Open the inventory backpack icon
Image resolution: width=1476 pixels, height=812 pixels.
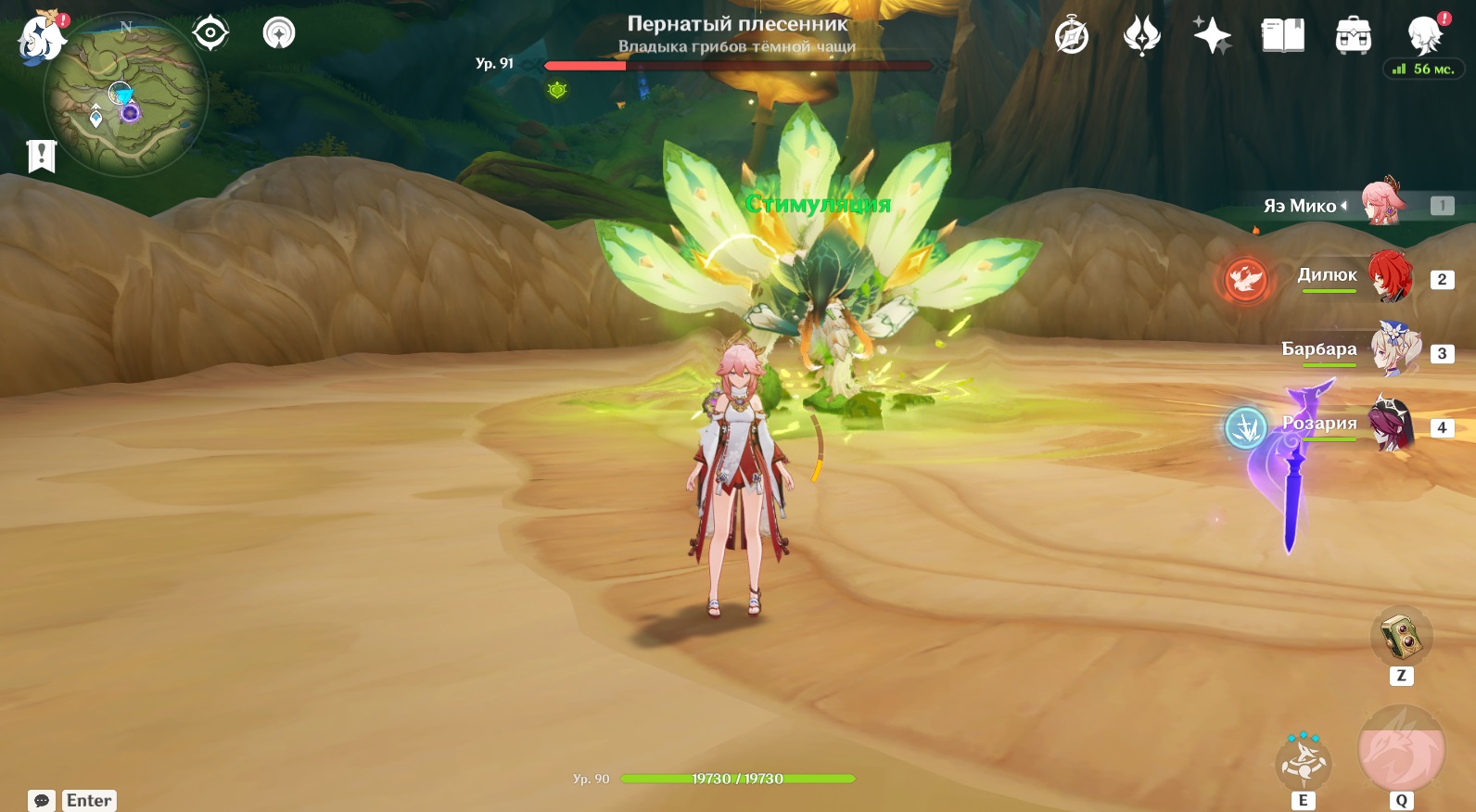[1353, 37]
